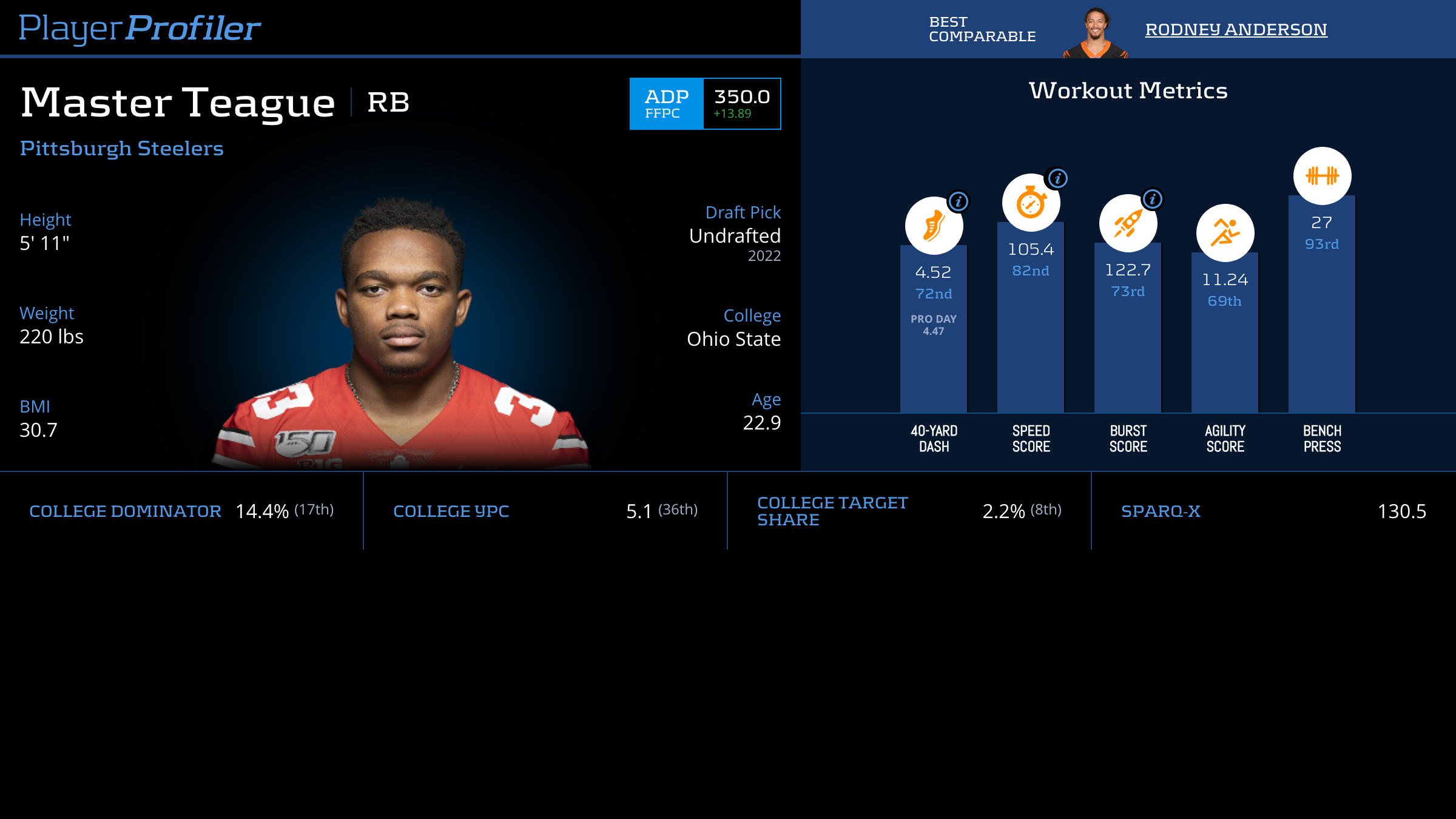Select the Pittsburgh Steelers team link
1456x819 pixels.
click(x=122, y=148)
